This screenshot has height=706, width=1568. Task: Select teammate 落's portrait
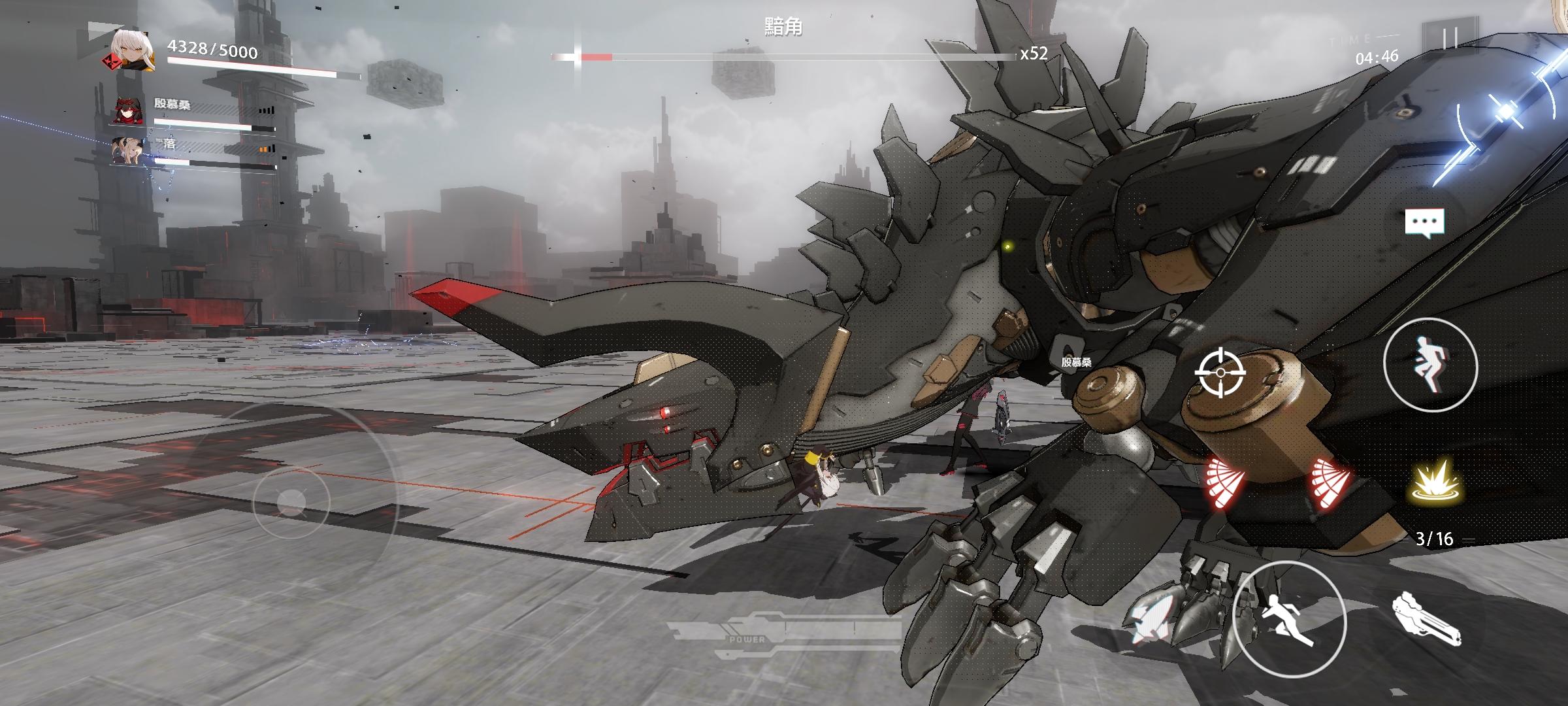coord(126,151)
